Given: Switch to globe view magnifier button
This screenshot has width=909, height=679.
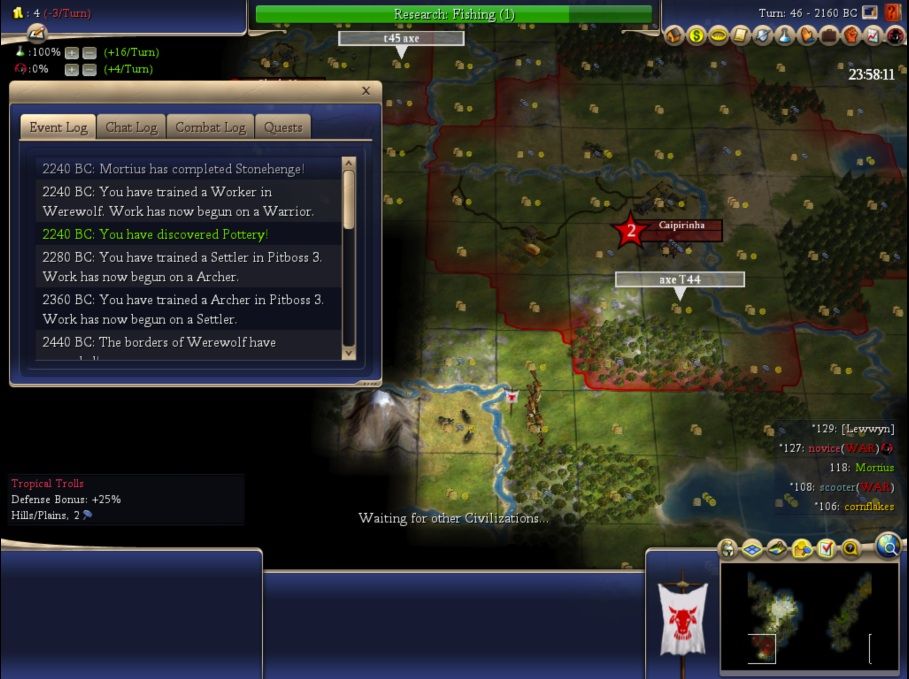Looking at the screenshot, I should click(x=887, y=545).
